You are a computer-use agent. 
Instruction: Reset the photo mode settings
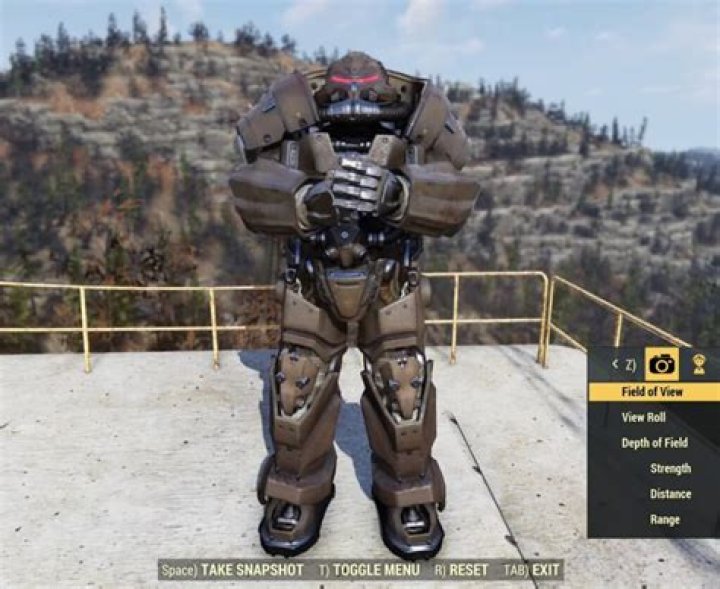pyautogui.click(x=467, y=570)
